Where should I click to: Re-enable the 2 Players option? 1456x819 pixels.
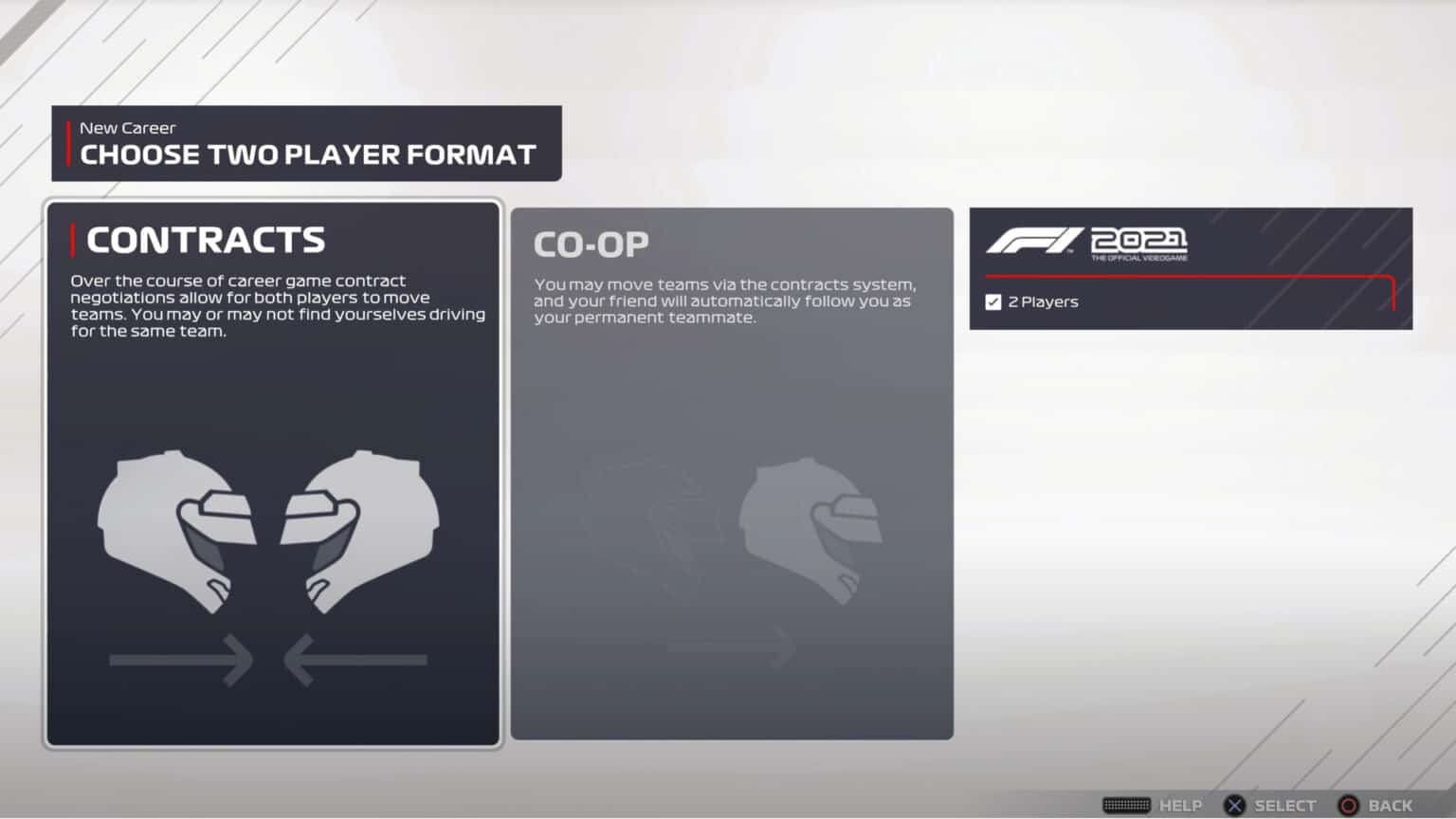(992, 301)
